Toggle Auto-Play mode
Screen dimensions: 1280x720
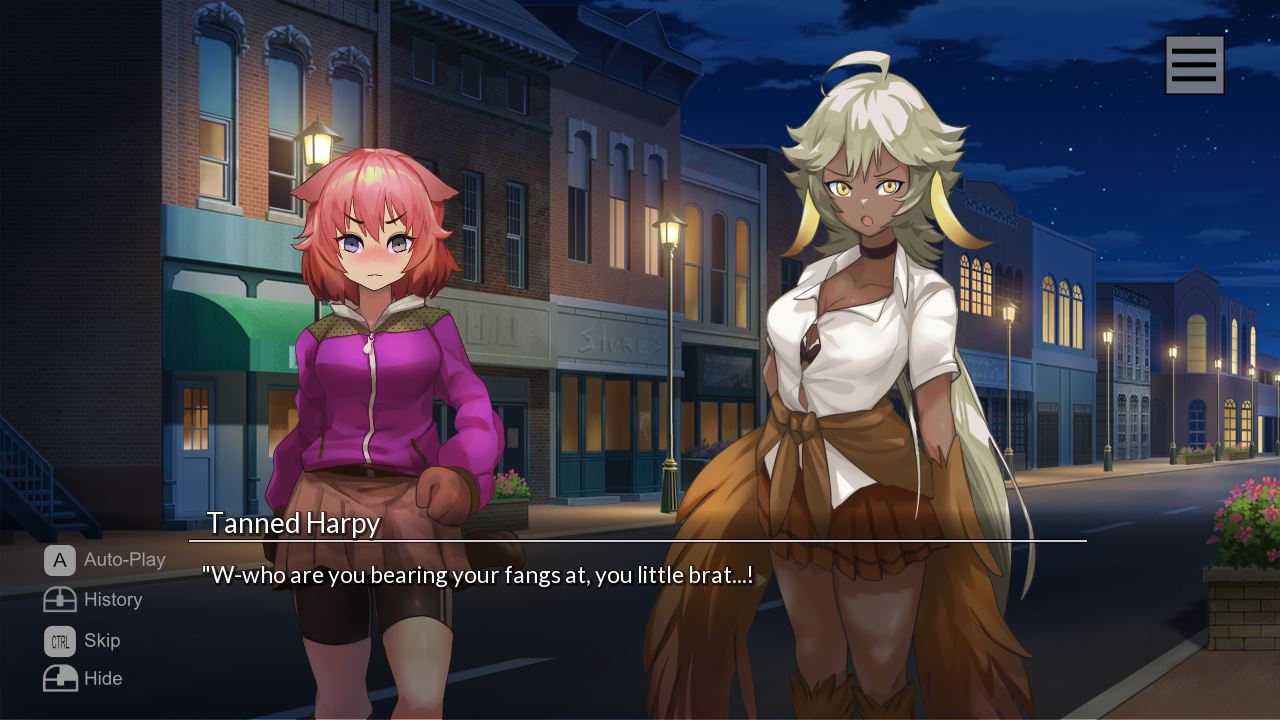(104, 560)
